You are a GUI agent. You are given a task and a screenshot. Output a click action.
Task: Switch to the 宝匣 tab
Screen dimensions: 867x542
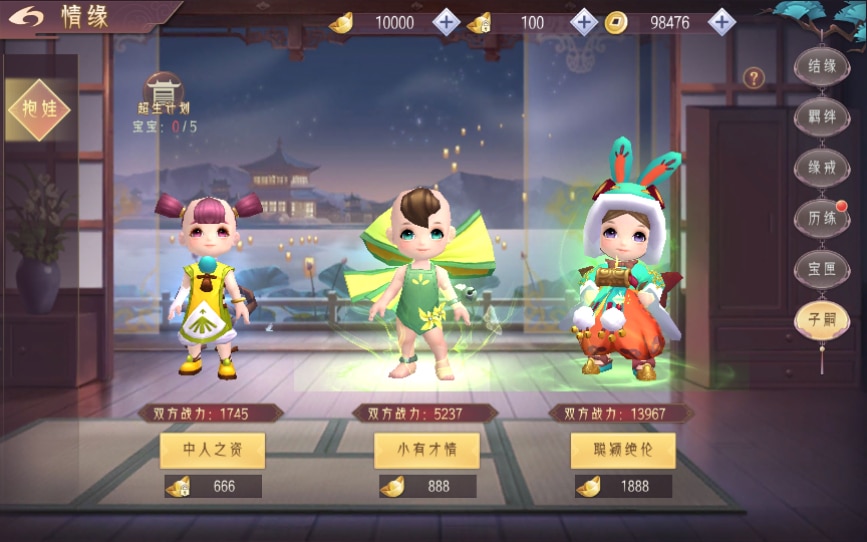(x=821, y=267)
